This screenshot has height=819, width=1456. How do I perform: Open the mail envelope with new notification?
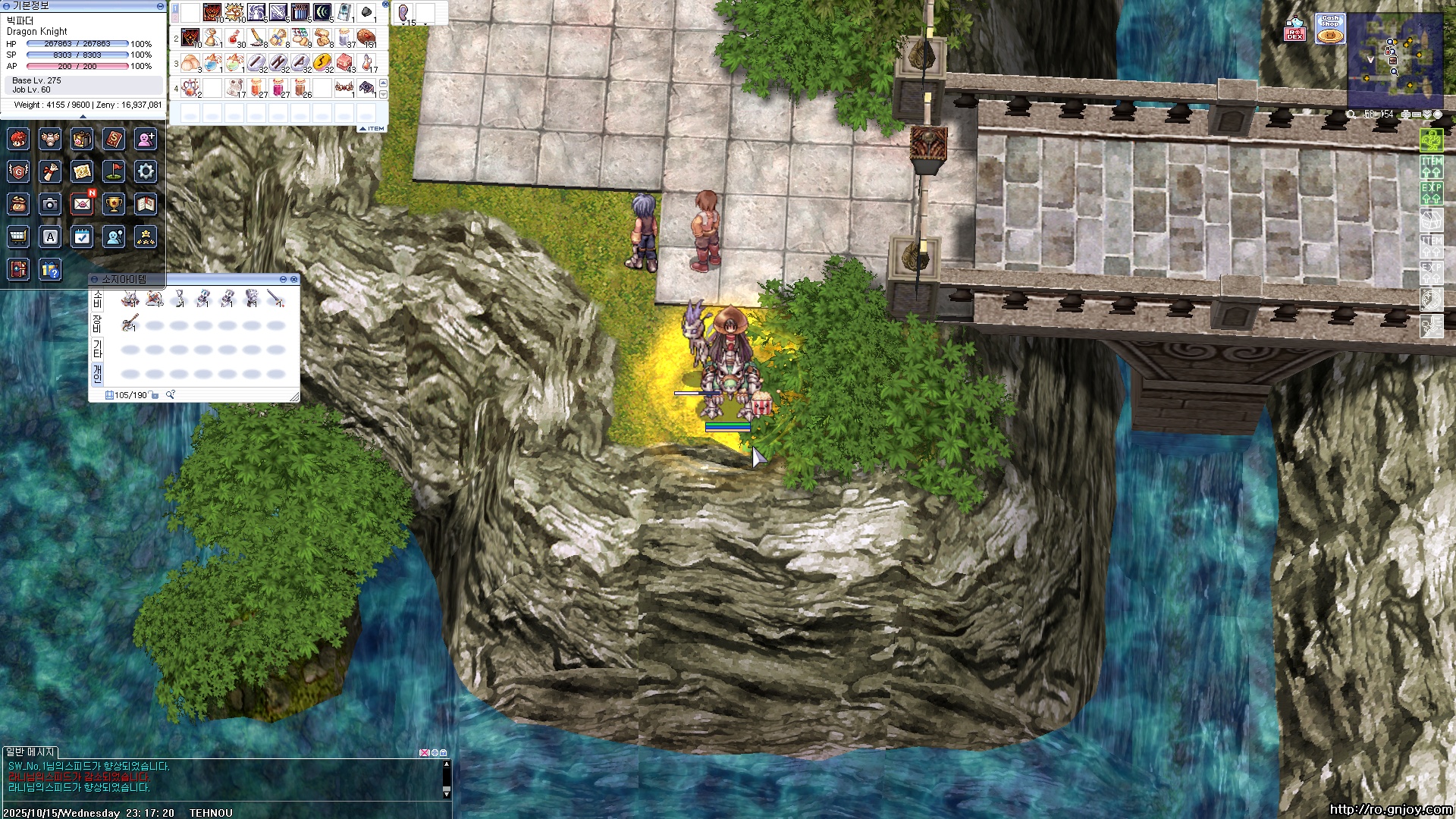click(x=82, y=203)
